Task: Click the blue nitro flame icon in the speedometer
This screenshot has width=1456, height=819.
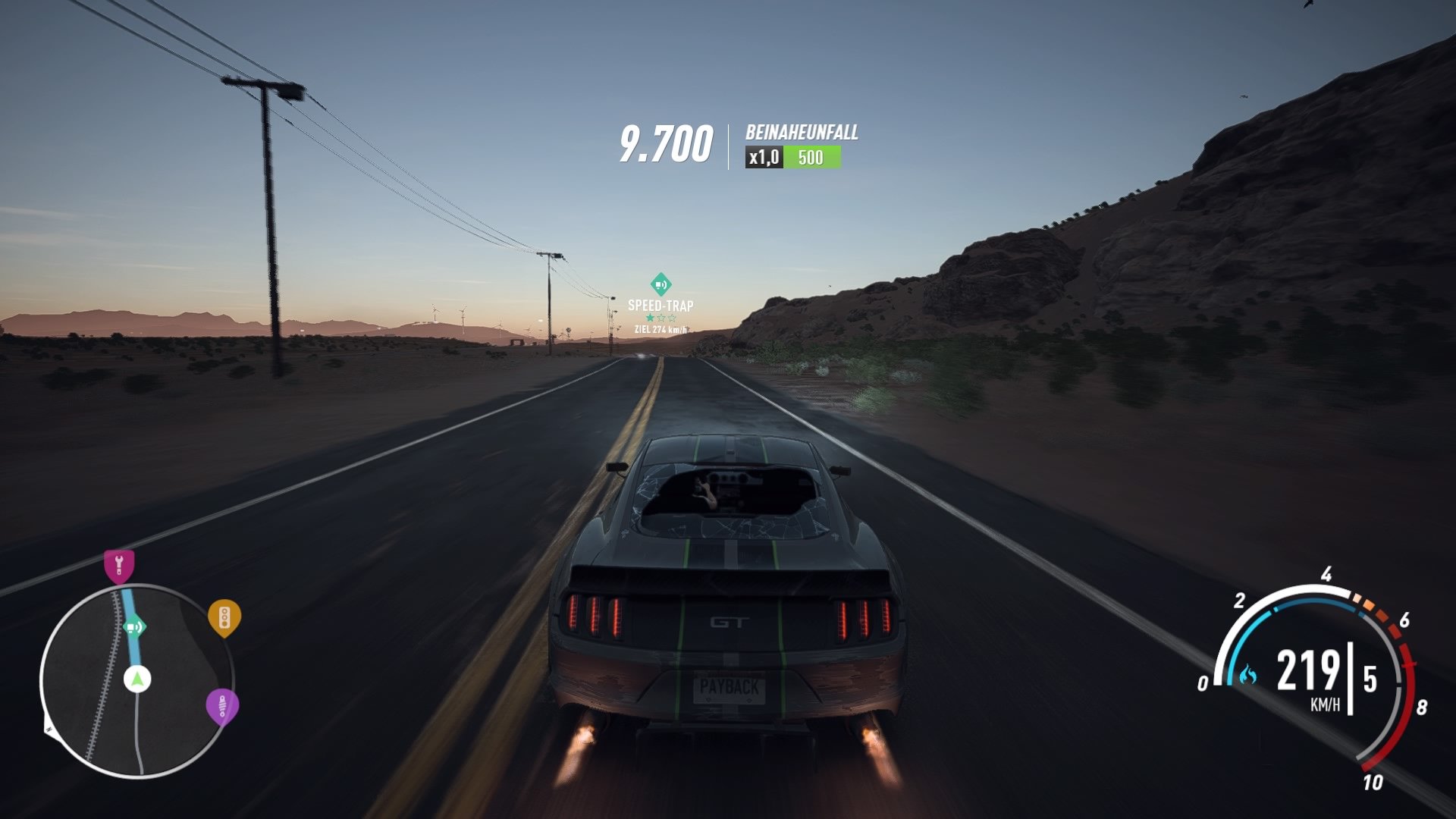Action: pos(1248,673)
